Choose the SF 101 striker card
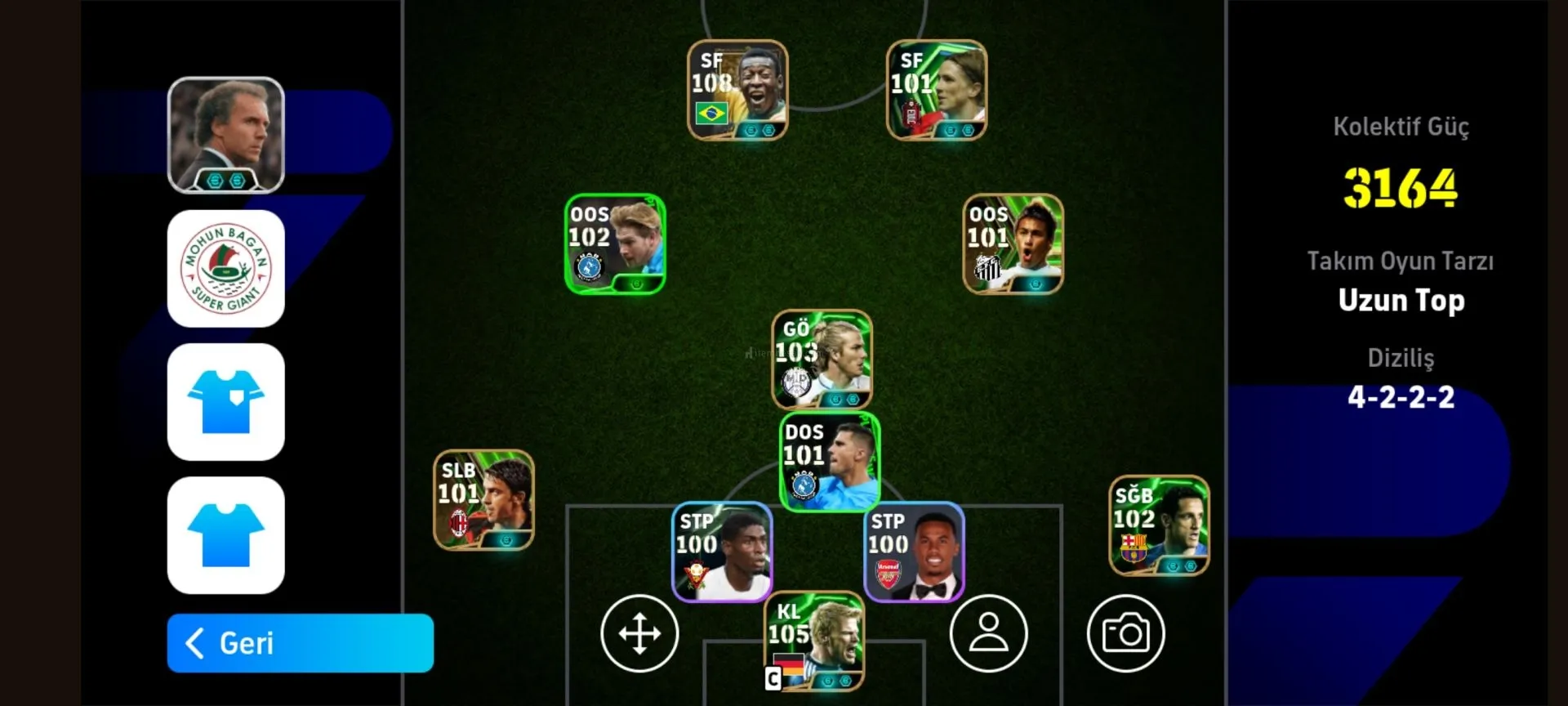 937,90
